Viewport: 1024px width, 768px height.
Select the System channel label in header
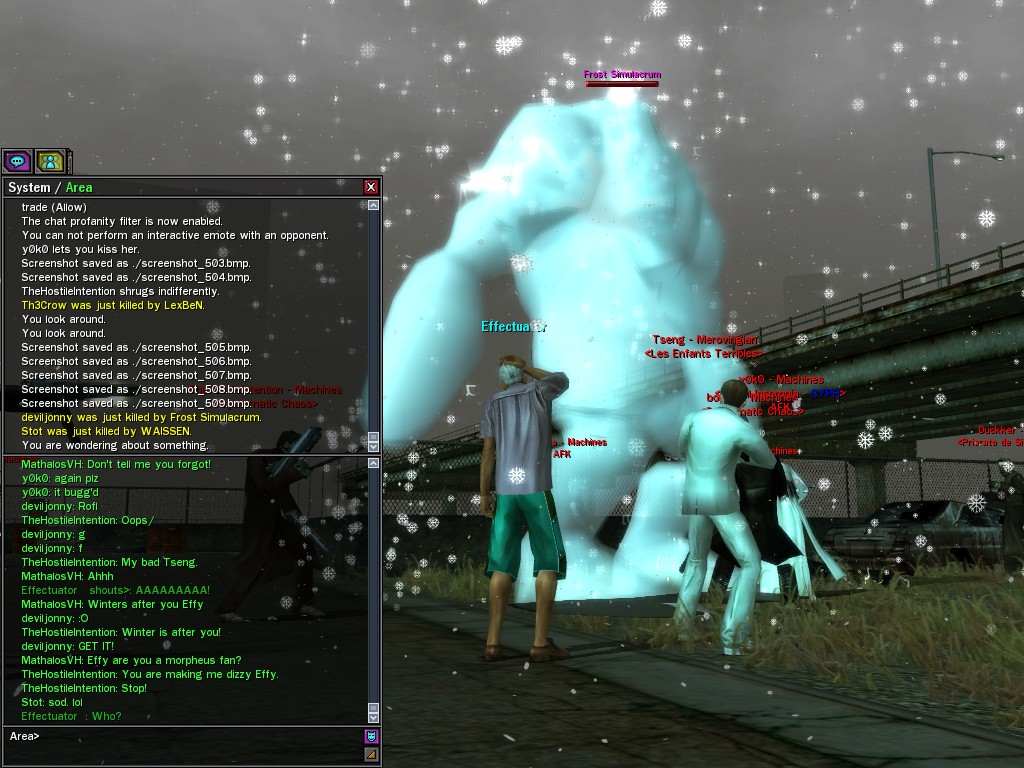[x=29, y=188]
